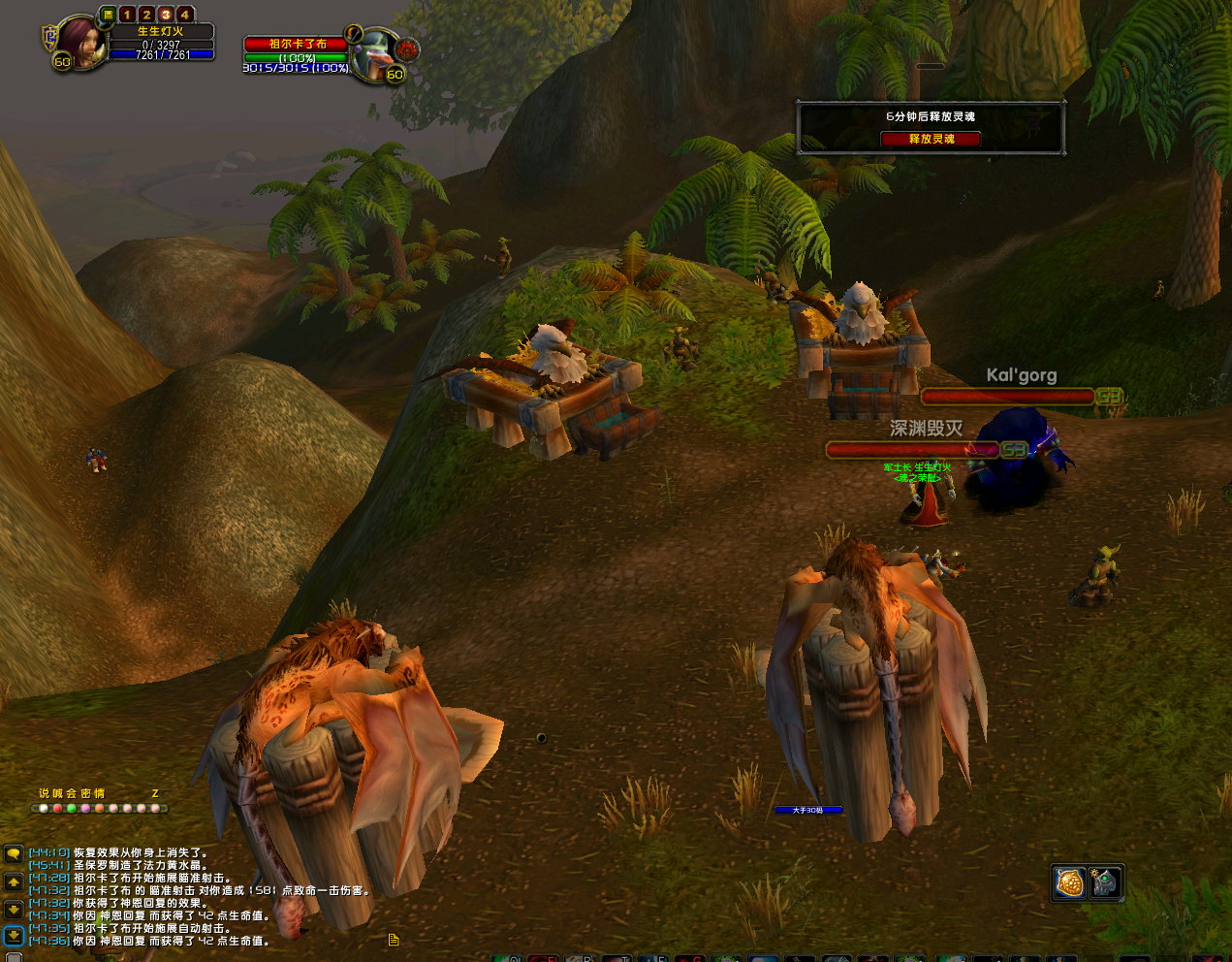Click the chat down arrow button
Screen dimensions: 1232x962
pos(14,910)
